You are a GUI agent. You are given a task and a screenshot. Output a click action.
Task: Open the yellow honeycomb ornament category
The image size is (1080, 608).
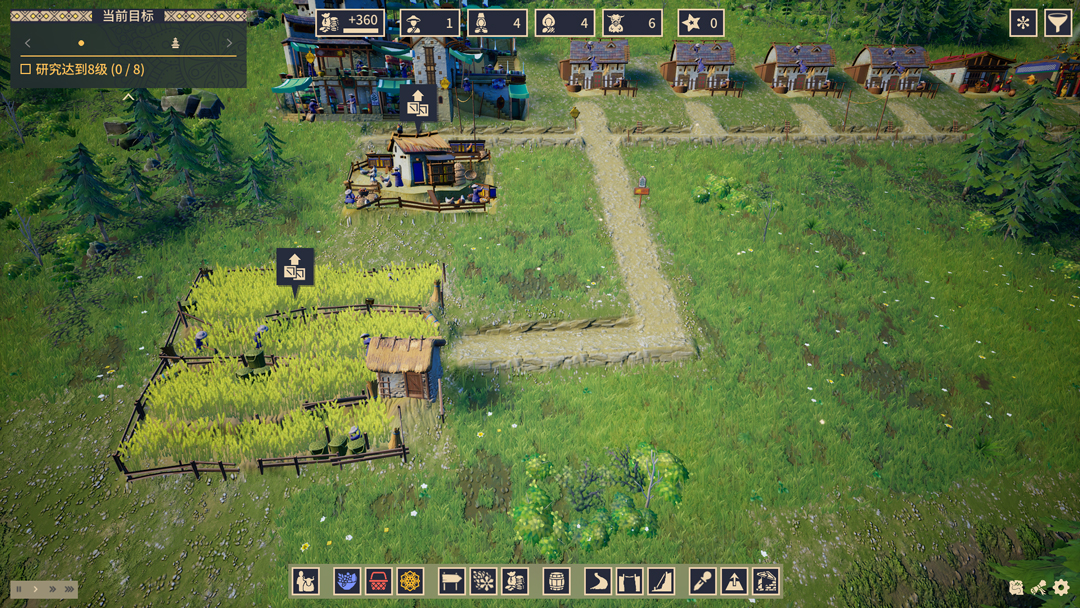[410, 581]
